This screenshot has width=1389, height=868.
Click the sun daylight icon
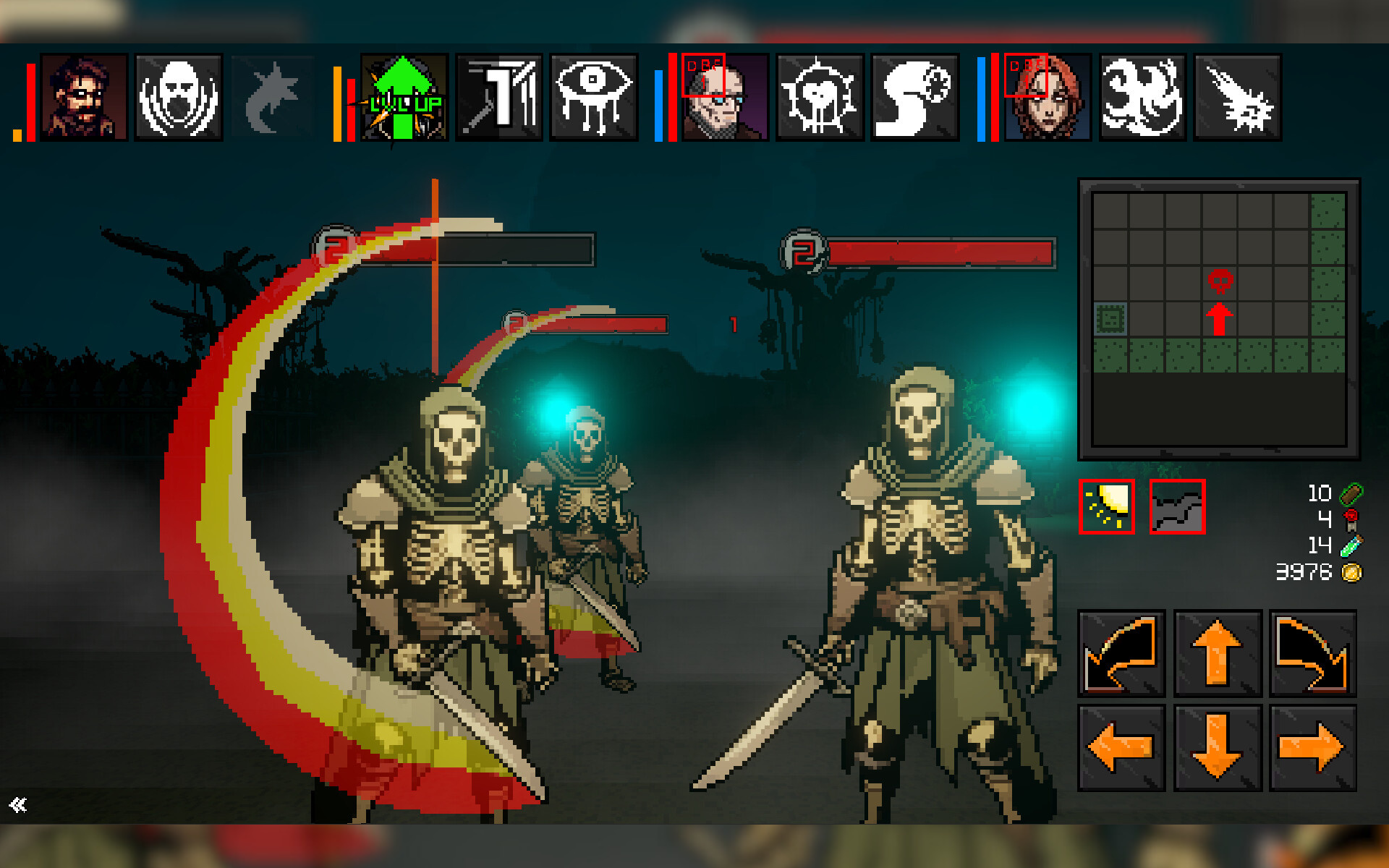click(1107, 507)
